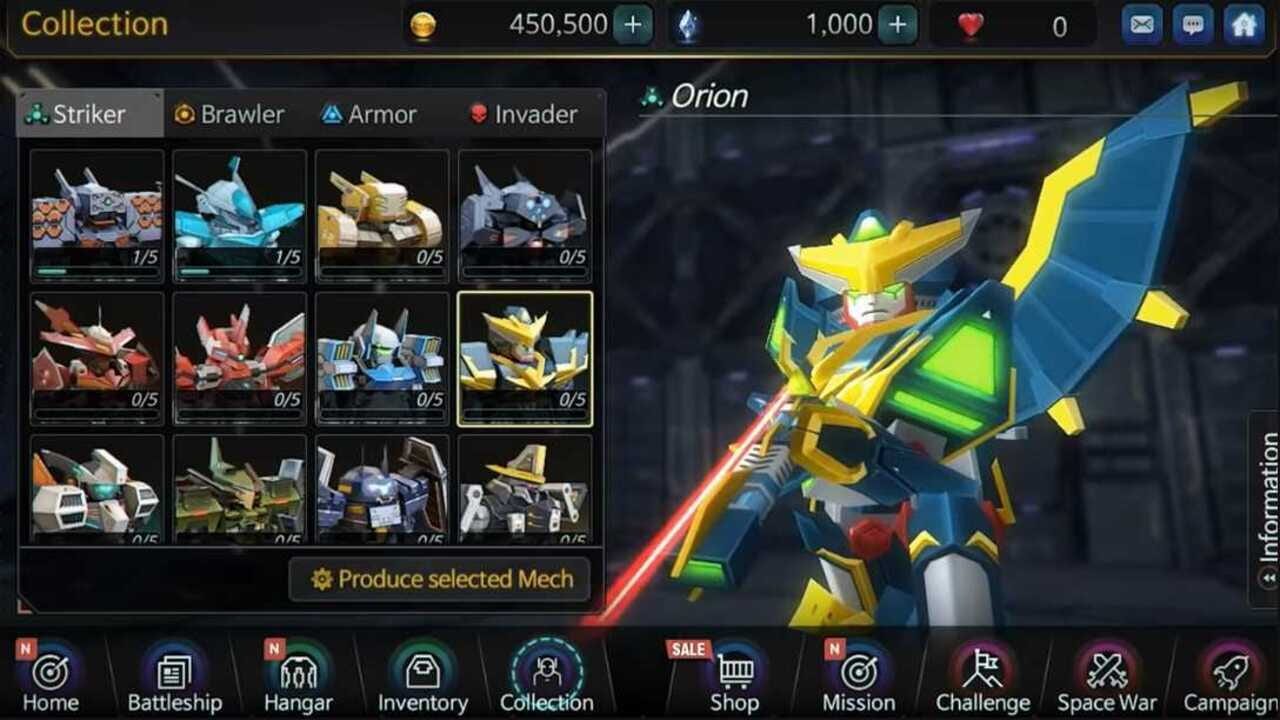This screenshot has height=720, width=1280.
Task: Open the Hangar
Action: coord(297,678)
